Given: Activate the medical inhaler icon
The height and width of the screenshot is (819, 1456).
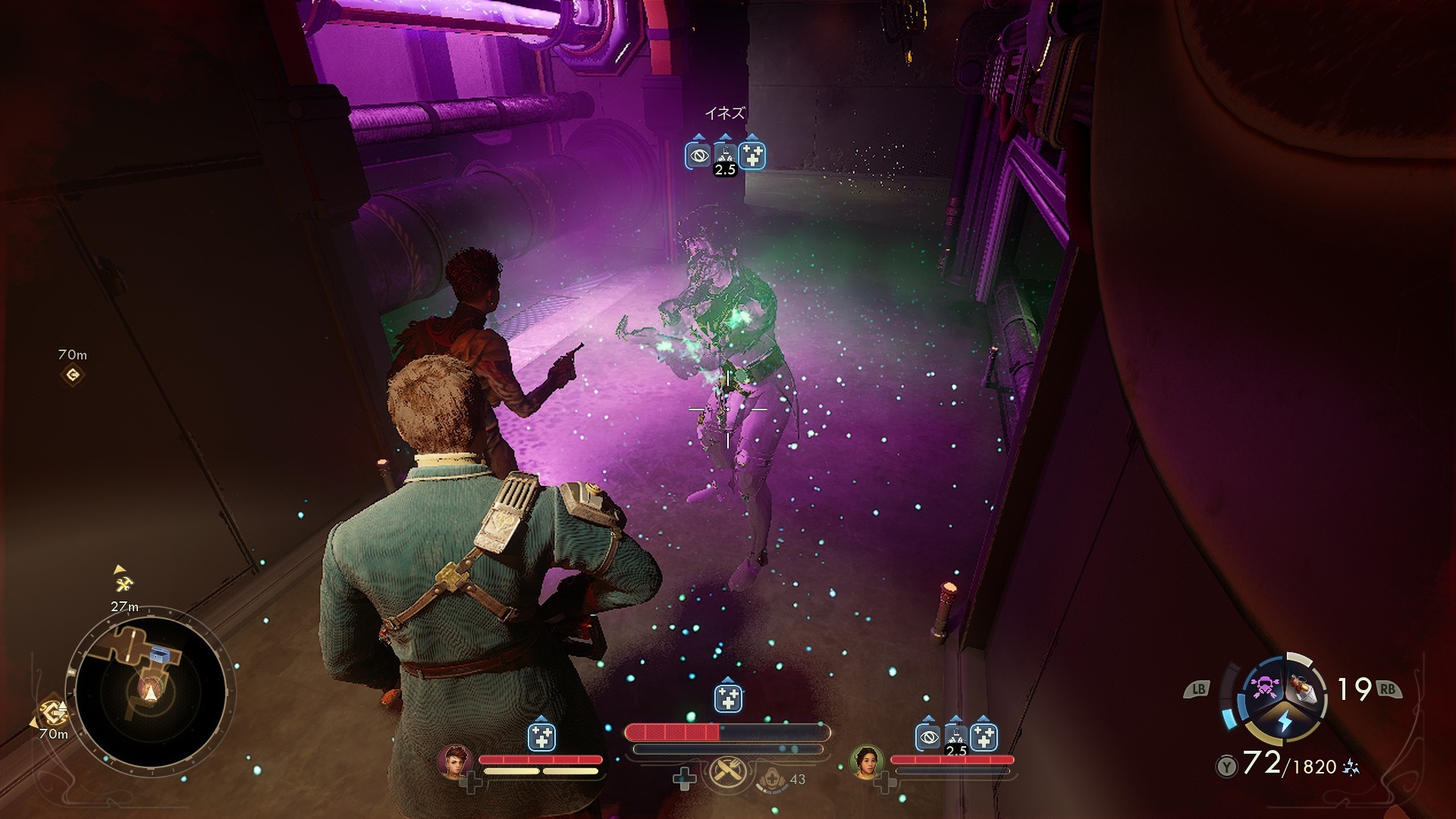Looking at the screenshot, I should [x=772, y=779].
